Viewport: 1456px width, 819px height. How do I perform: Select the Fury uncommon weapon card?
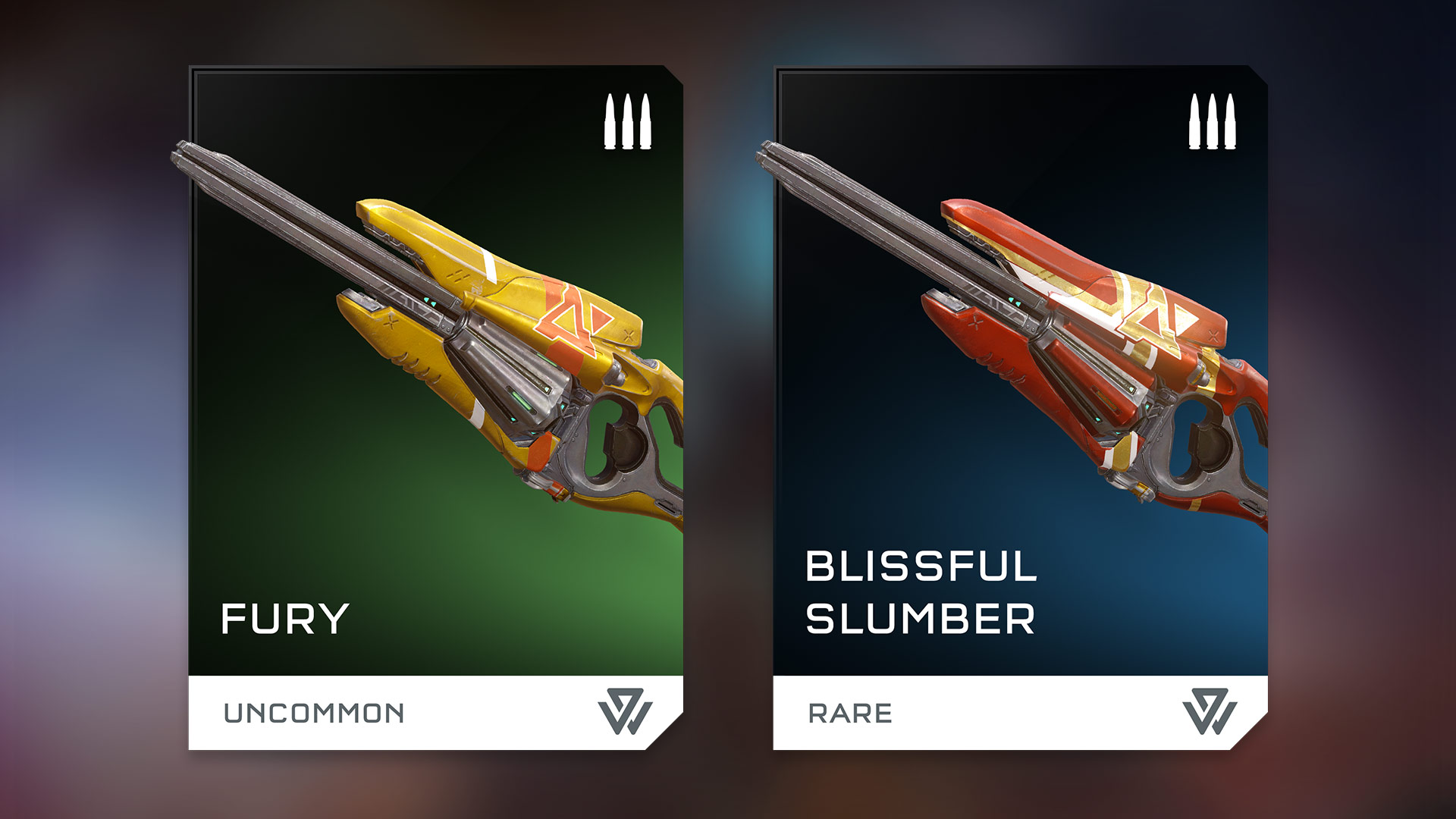click(435, 408)
